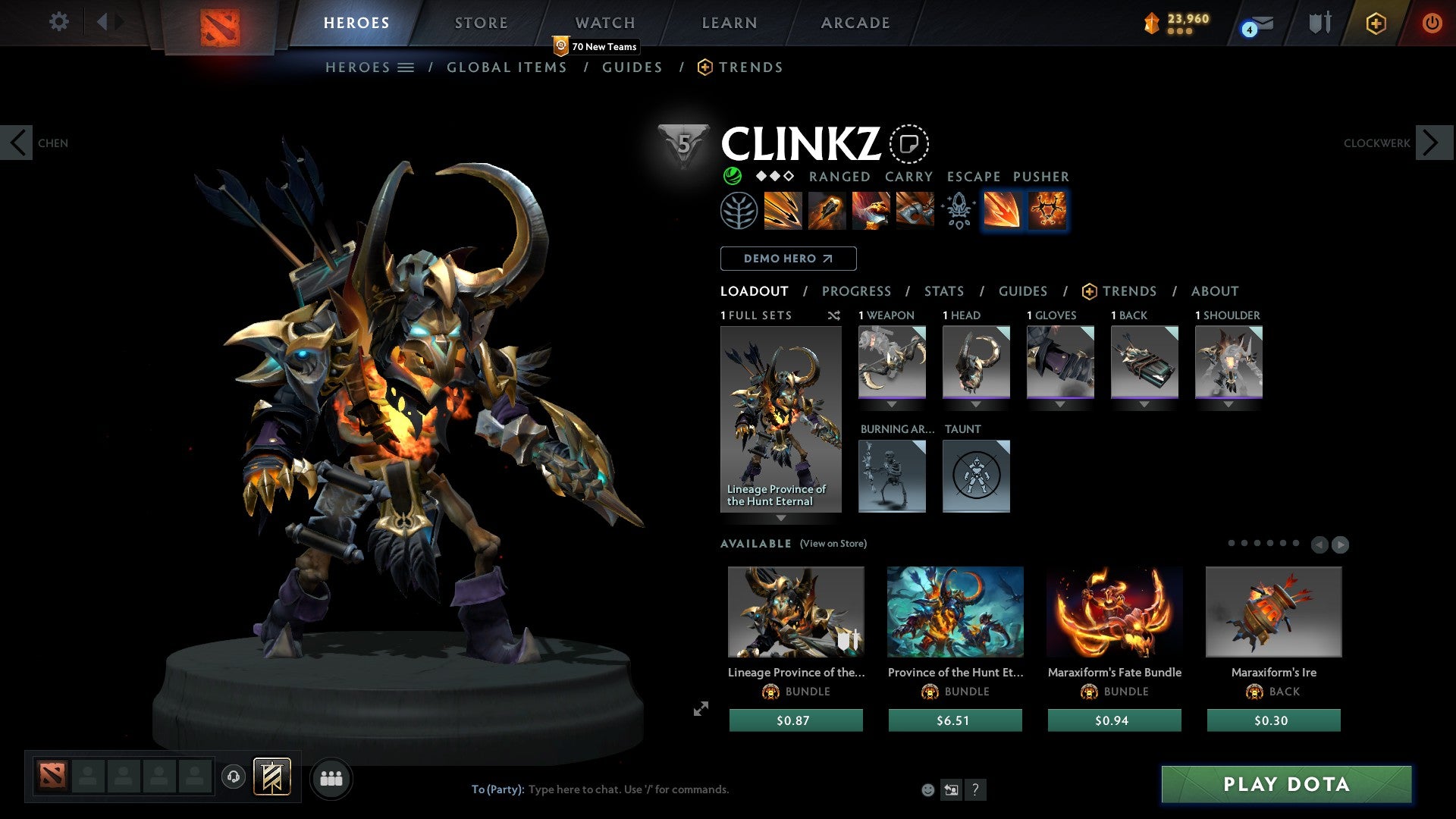Buy Province of the Hunt bundle for $6.51

click(x=955, y=720)
